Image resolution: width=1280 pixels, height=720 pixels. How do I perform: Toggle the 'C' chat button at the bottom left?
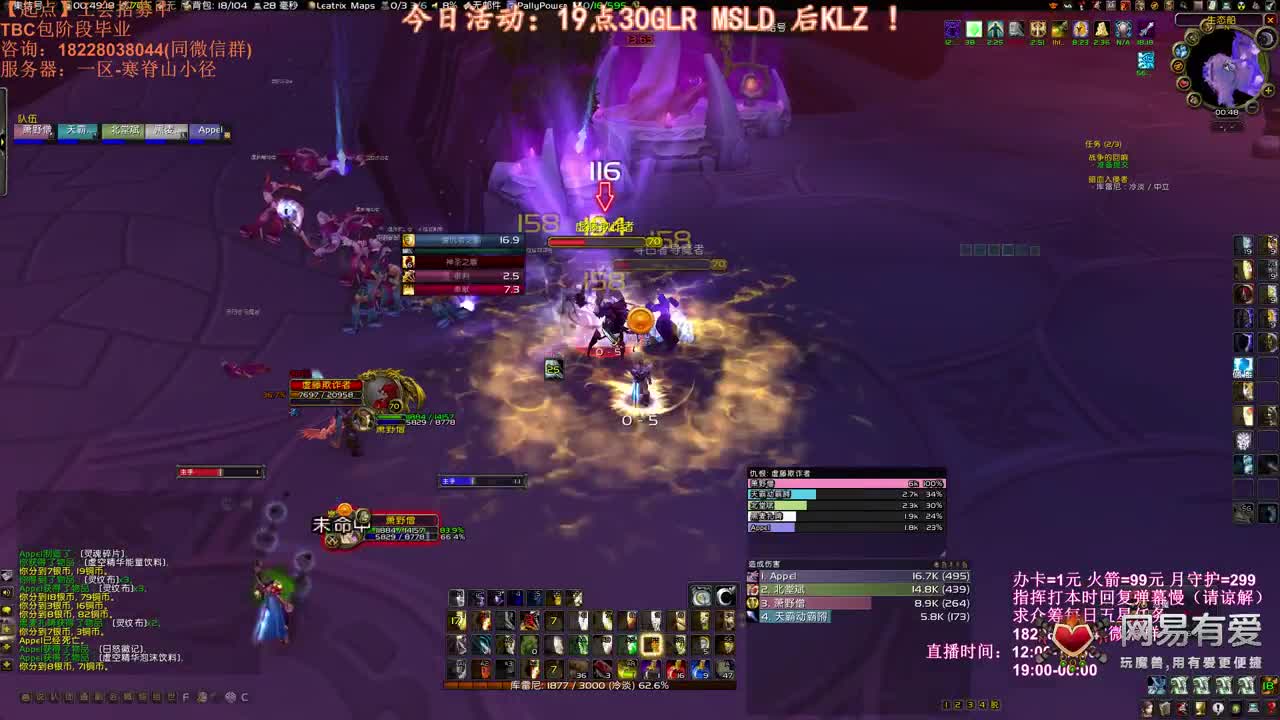click(x=245, y=697)
